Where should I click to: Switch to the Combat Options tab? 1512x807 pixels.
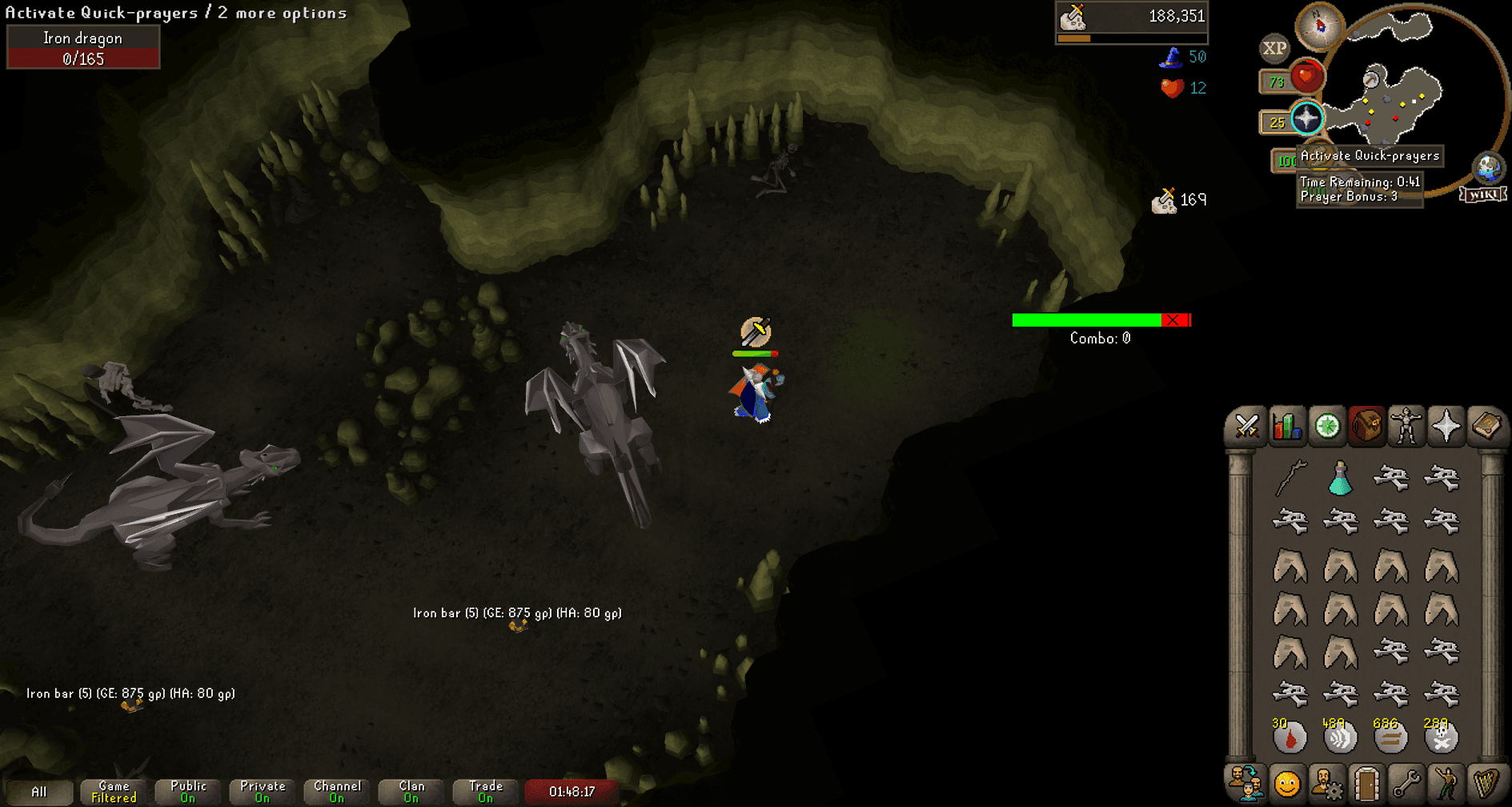click(1249, 427)
